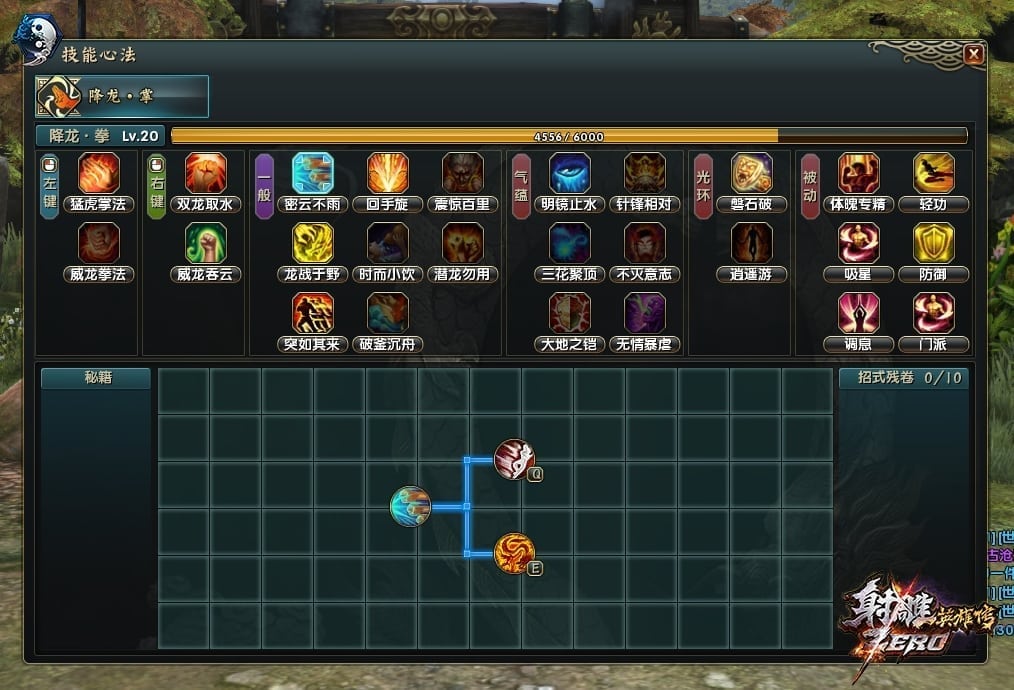Select the 威龙吞云 green fist skill
This screenshot has height=690, width=1014.
tap(206, 243)
